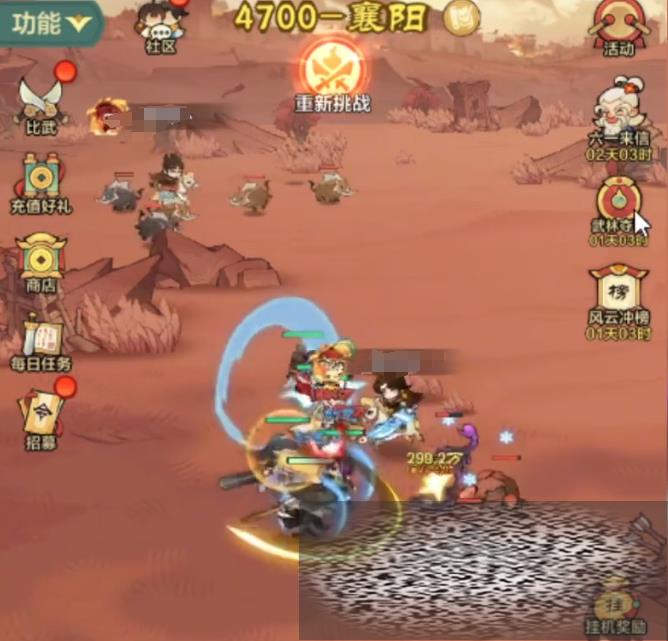Expand the 功能 dropdown menu
Screen dimensions: 668x641
(50, 19)
